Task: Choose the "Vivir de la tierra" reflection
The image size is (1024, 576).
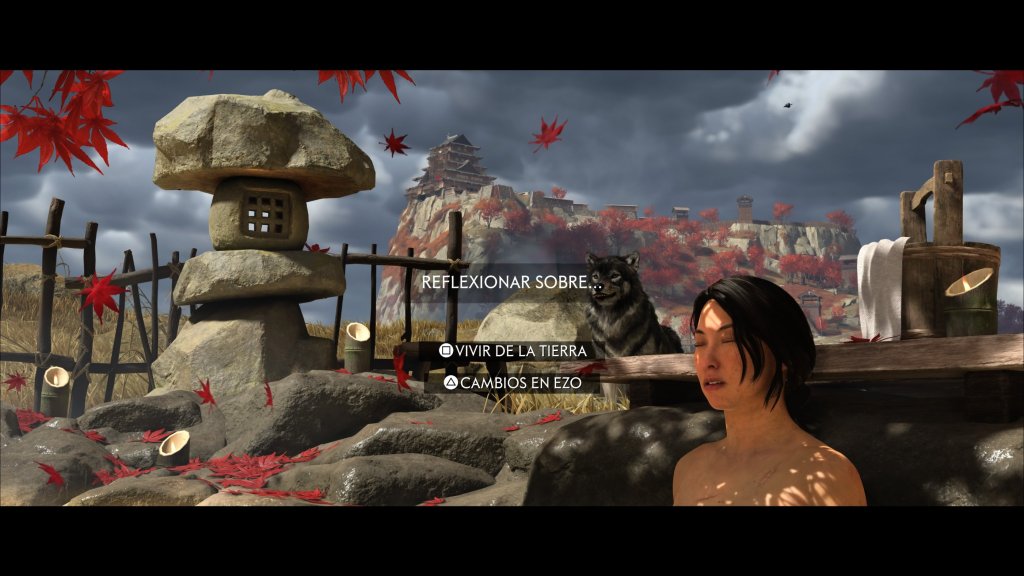Action: pos(512,351)
